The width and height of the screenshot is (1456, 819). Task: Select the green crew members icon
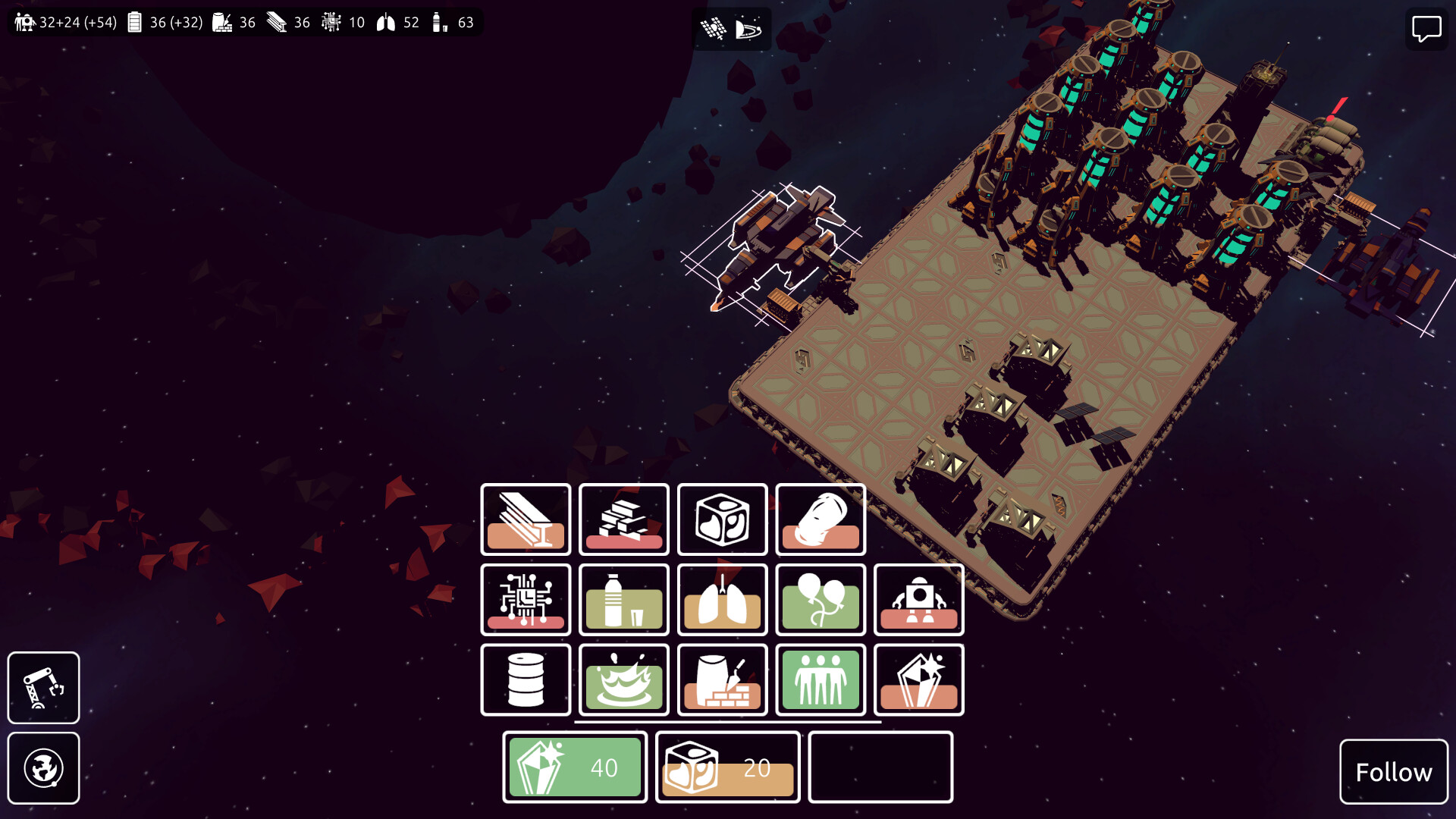pyautogui.click(x=820, y=679)
